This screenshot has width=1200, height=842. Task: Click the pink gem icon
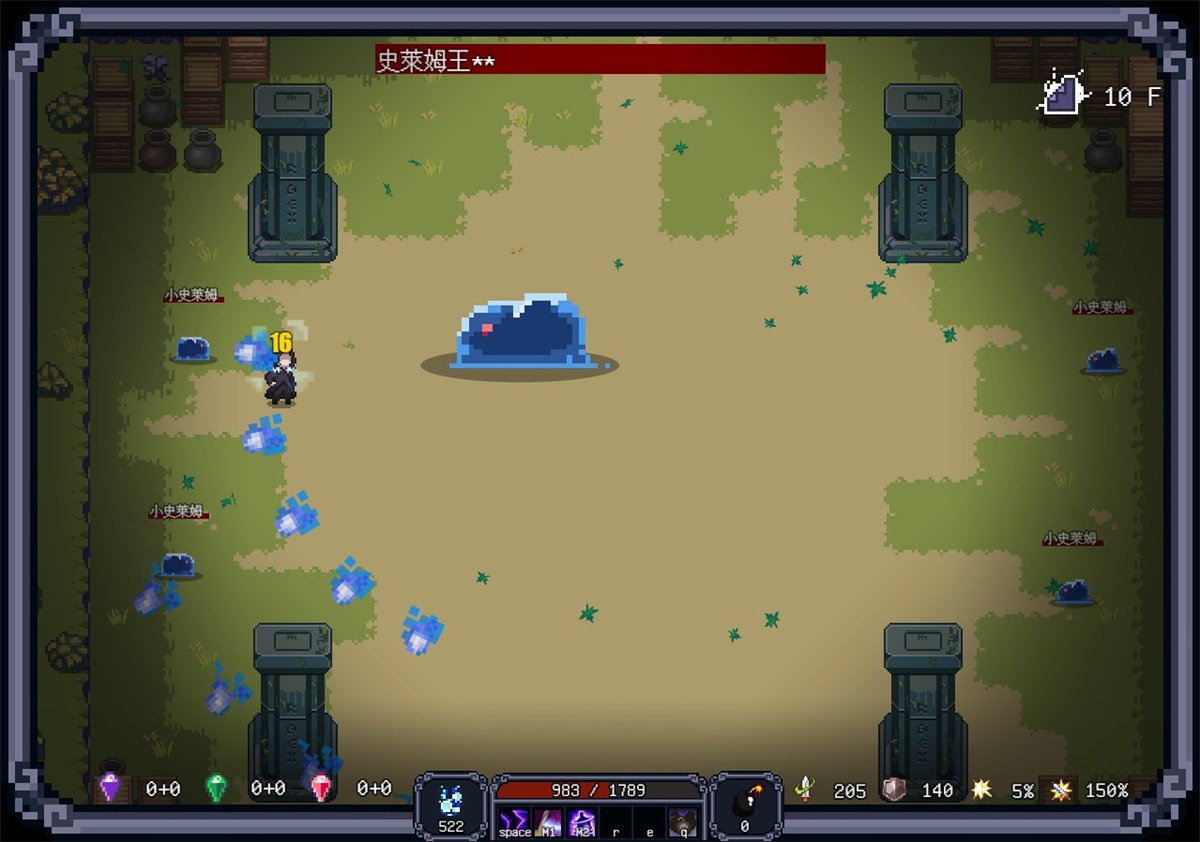point(321,788)
